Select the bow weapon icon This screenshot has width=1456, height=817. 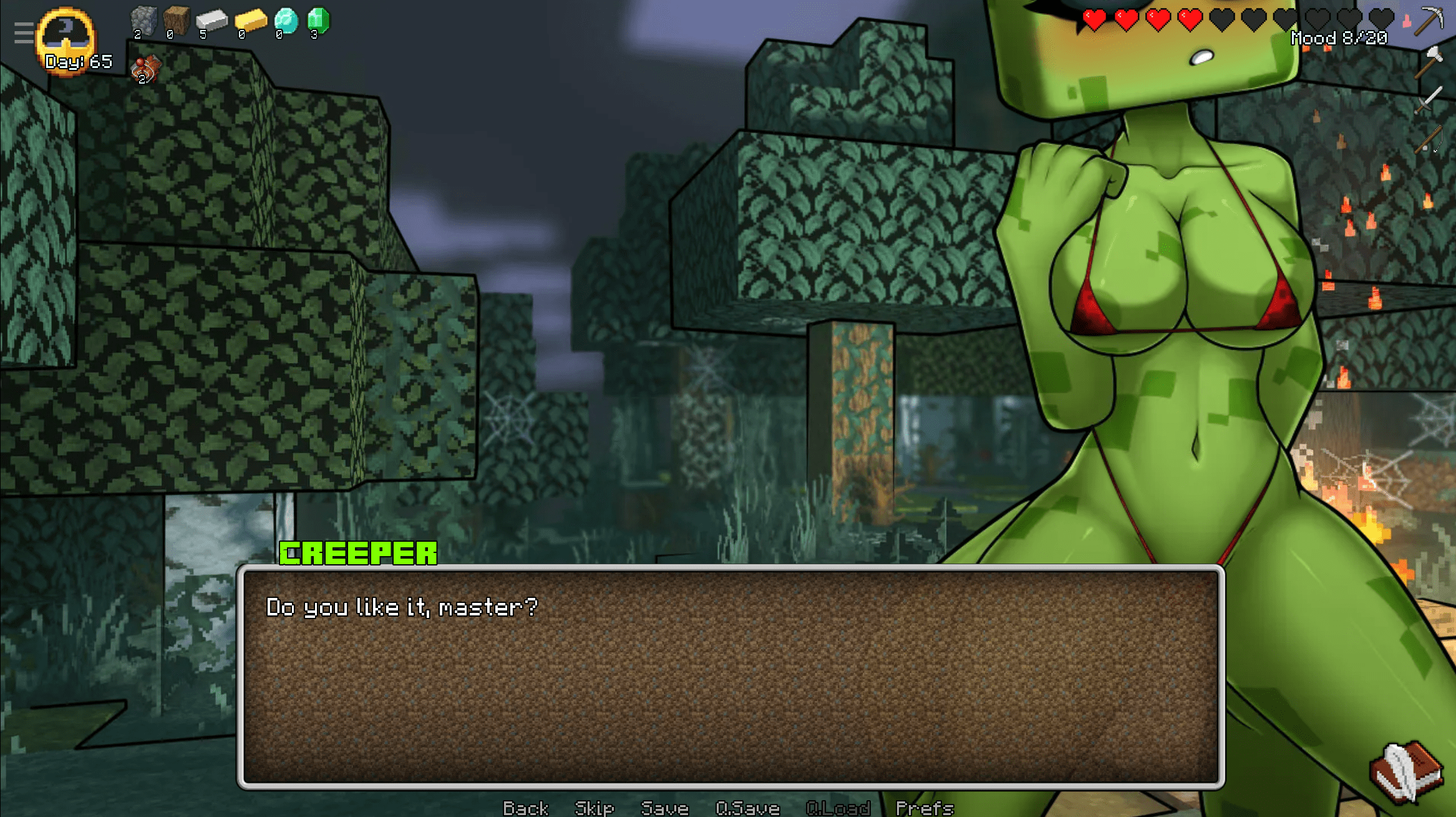pos(1429,139)
